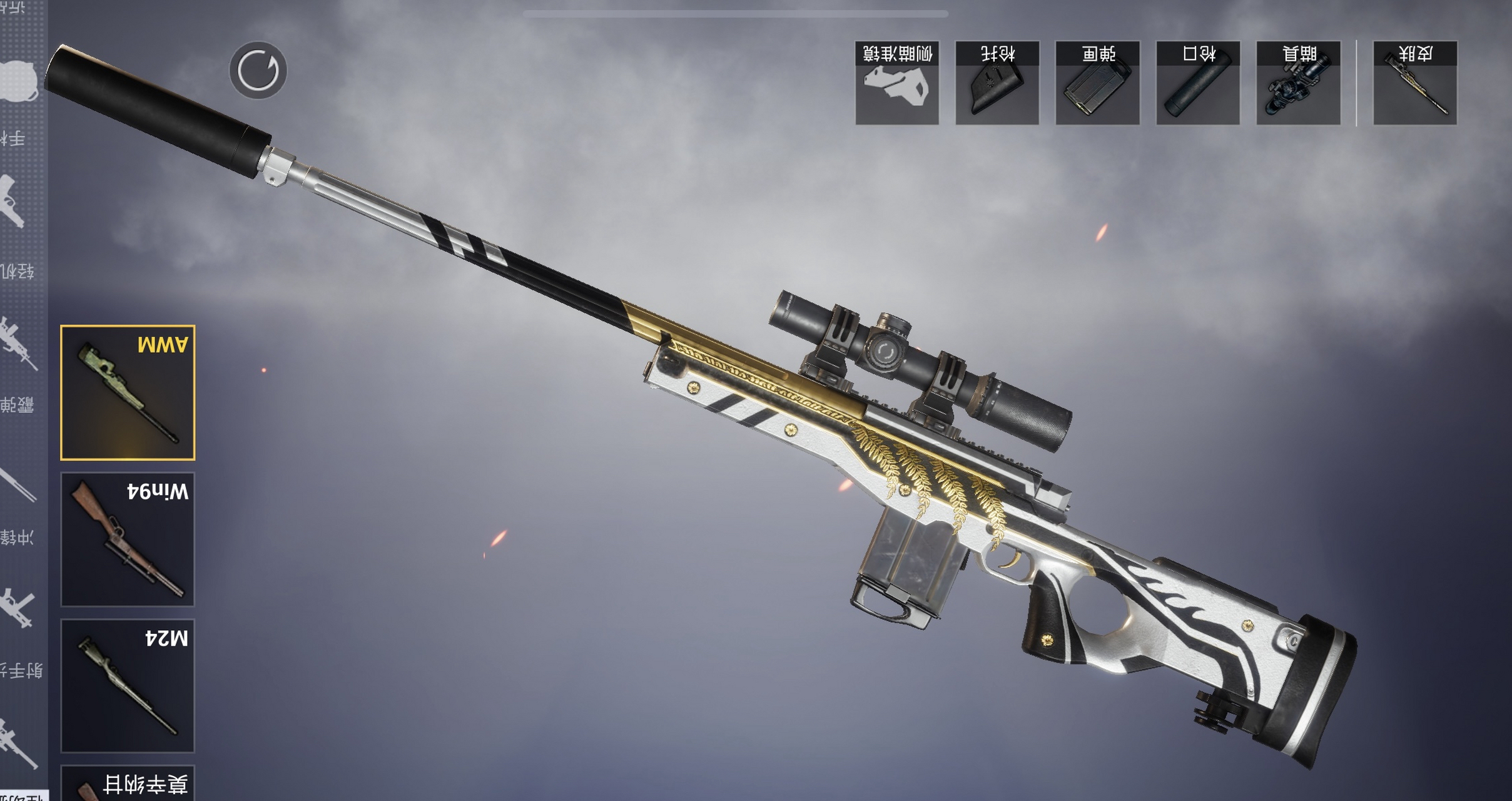Open the sight (瞄具) scope slot

click(1298, 83)
